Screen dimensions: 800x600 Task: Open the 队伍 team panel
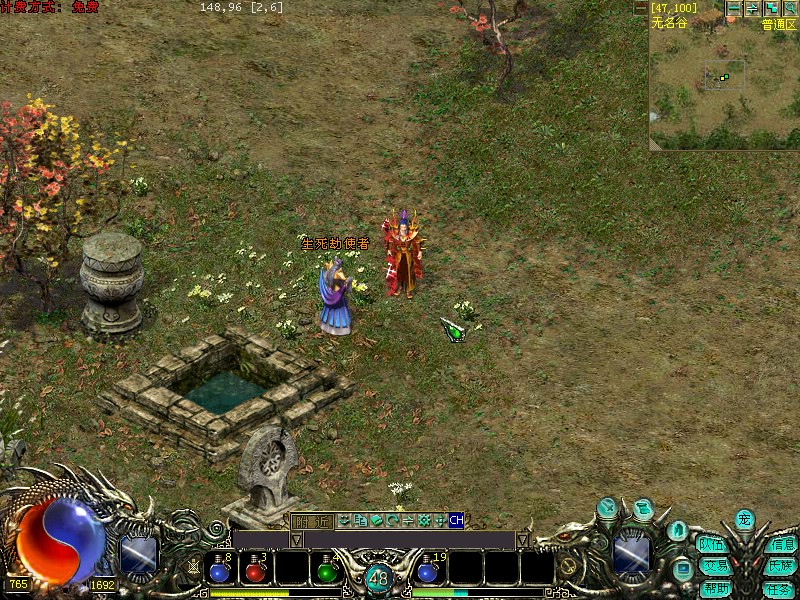pos(712,545)
